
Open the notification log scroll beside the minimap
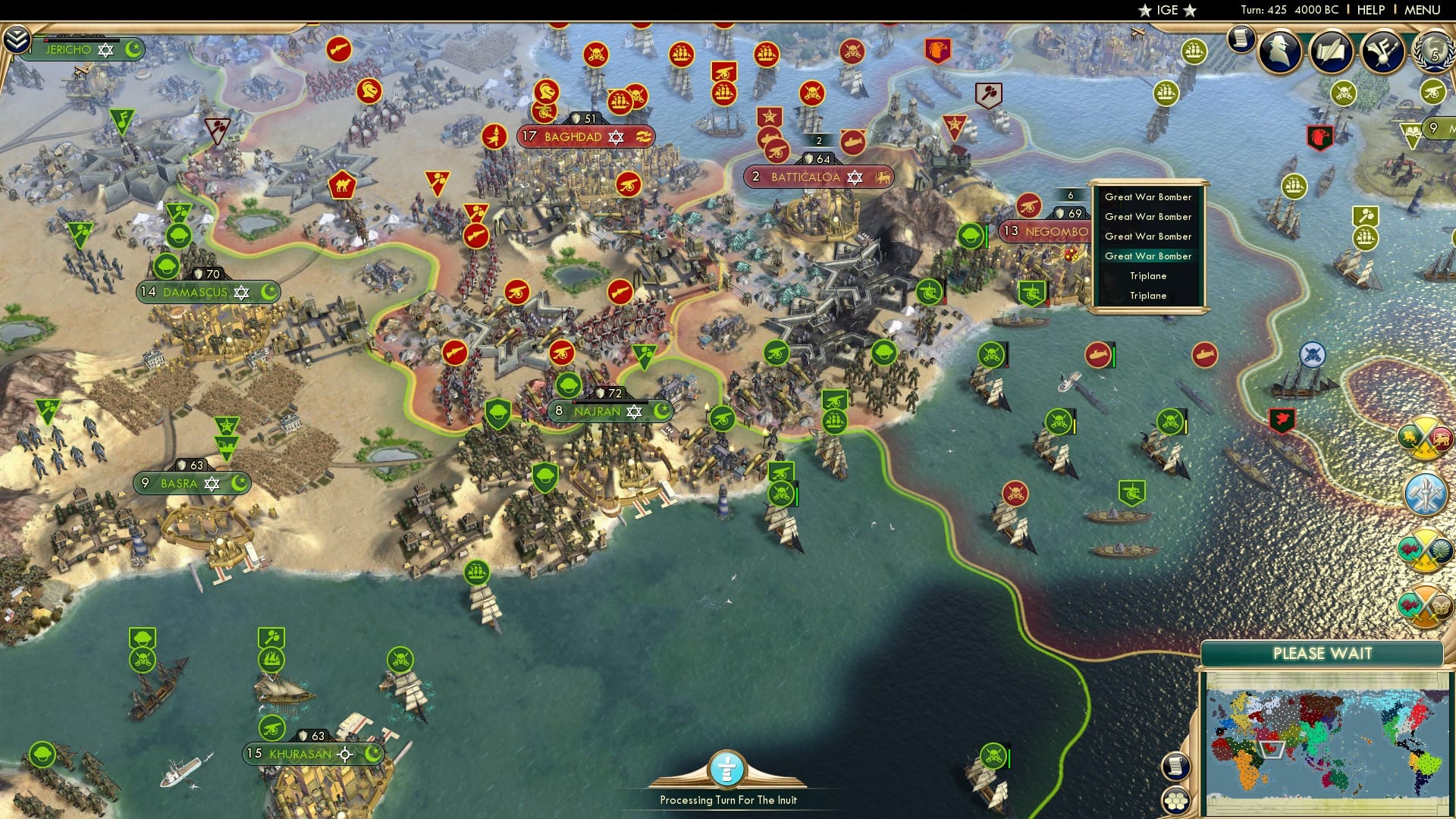(x=1177, y=767)
